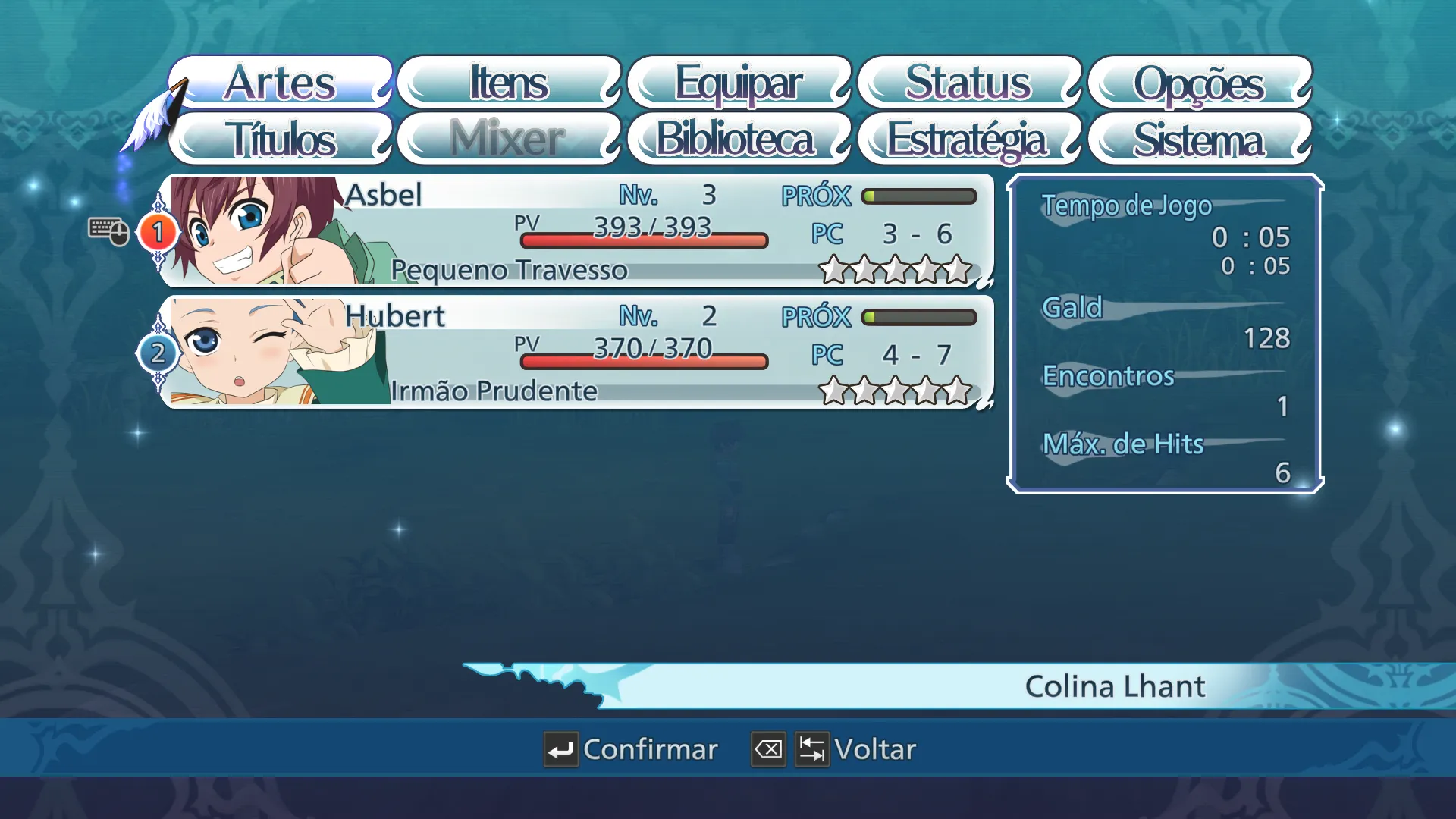Open the Biblioteca menu
This screenshot has height=819, width=1456.
click(736, 139)
